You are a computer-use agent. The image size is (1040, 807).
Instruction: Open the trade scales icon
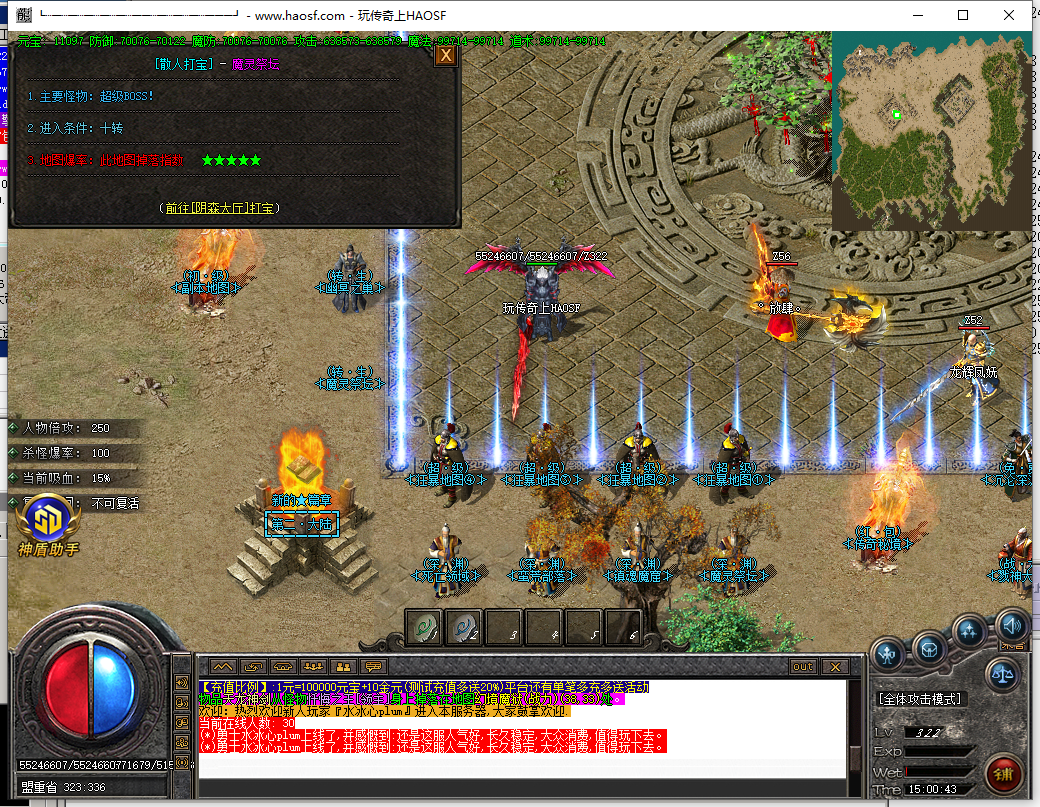(1002, 674)
